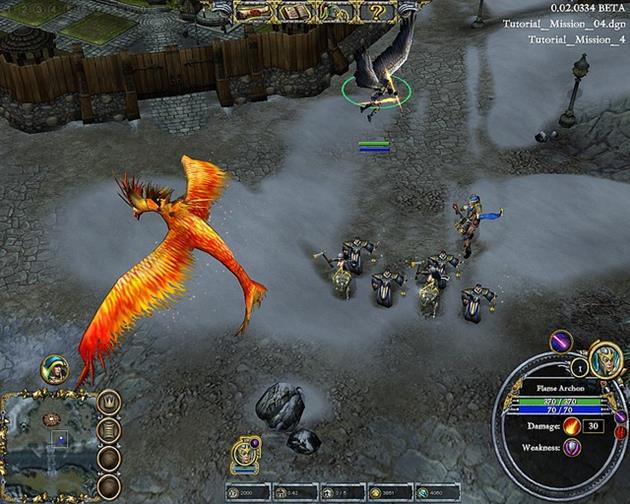Select the hero portrait above the minimap
630x504 pixels.
pos(53,369)
